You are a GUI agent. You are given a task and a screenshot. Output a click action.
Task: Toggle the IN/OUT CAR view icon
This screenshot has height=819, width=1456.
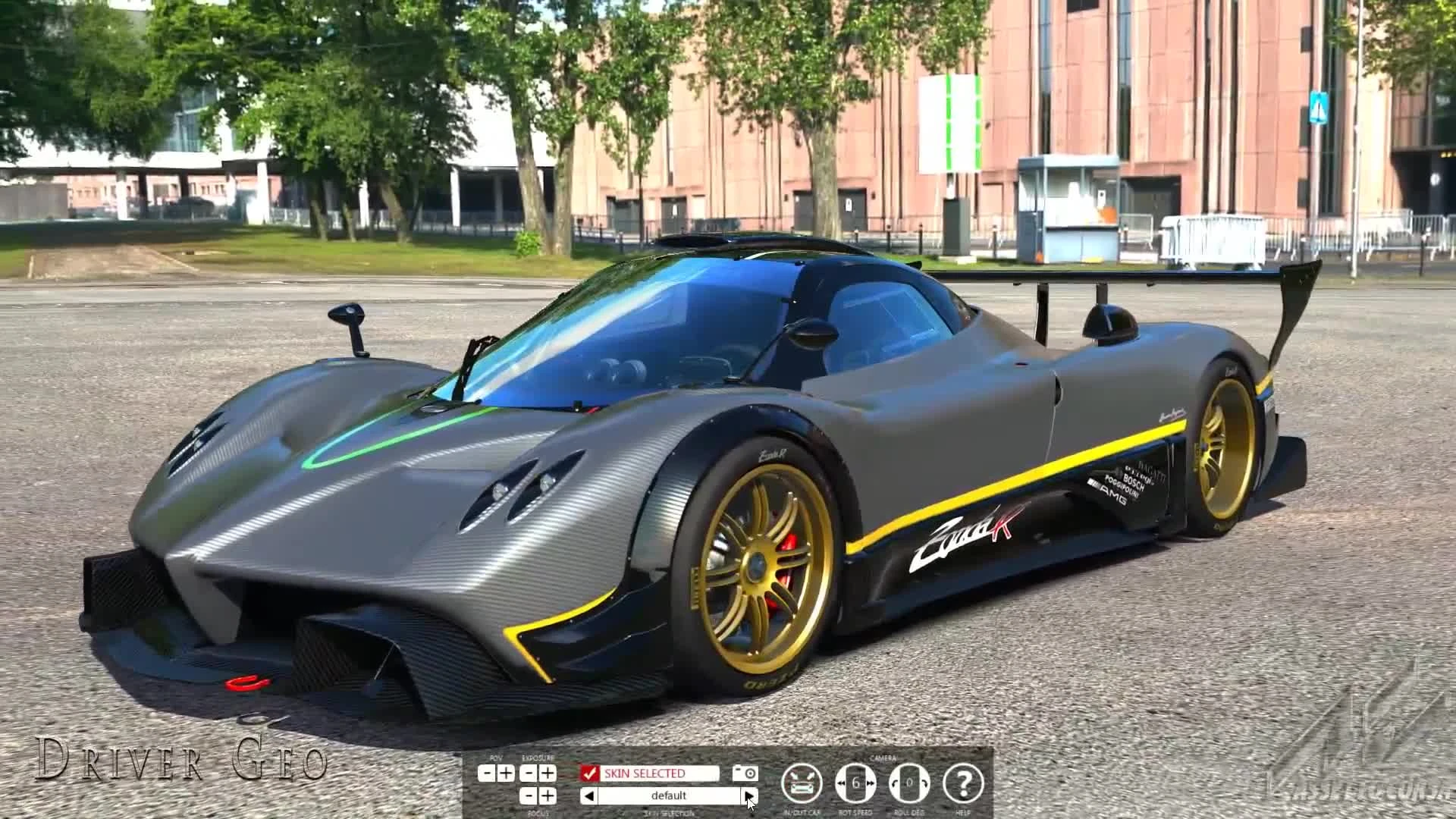[x=802, y=783]
